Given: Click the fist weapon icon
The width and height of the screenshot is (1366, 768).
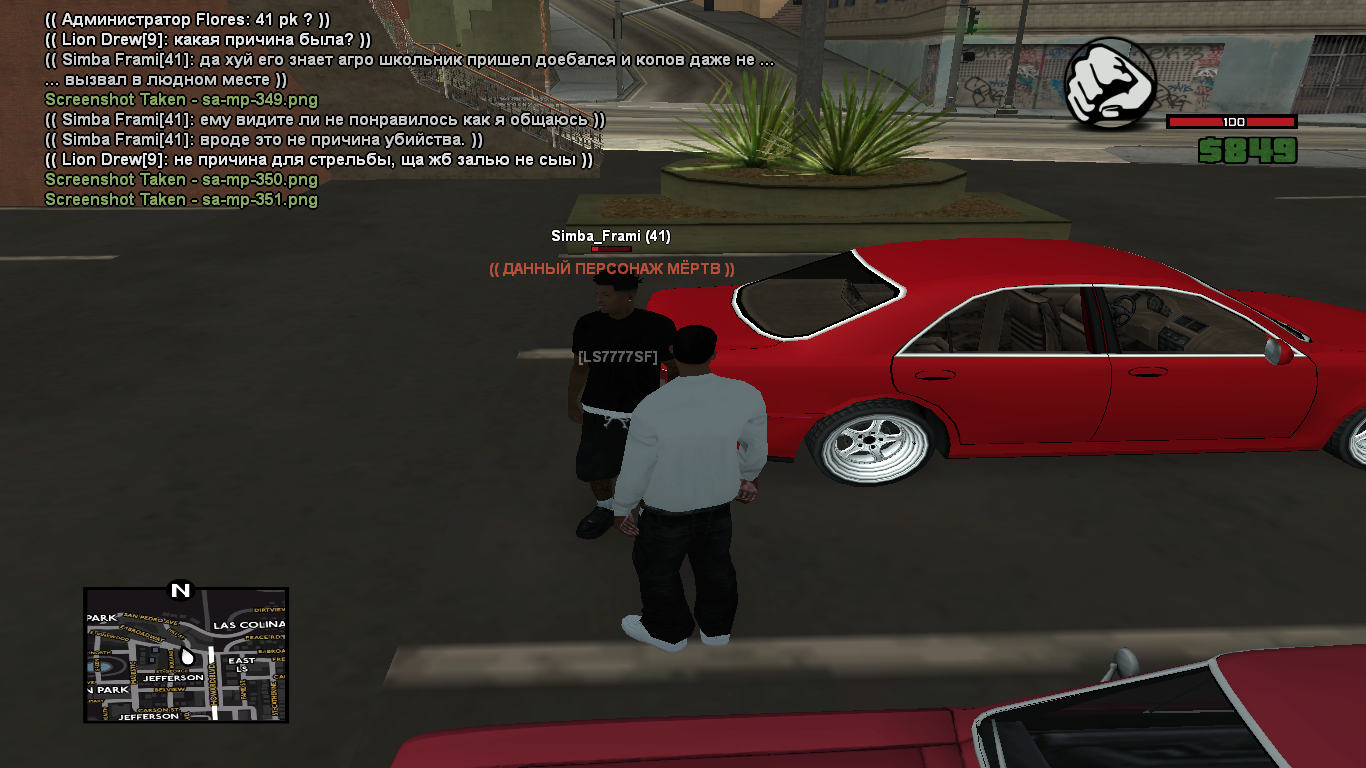Looking at the screenshot, I should pos(1110,83).
